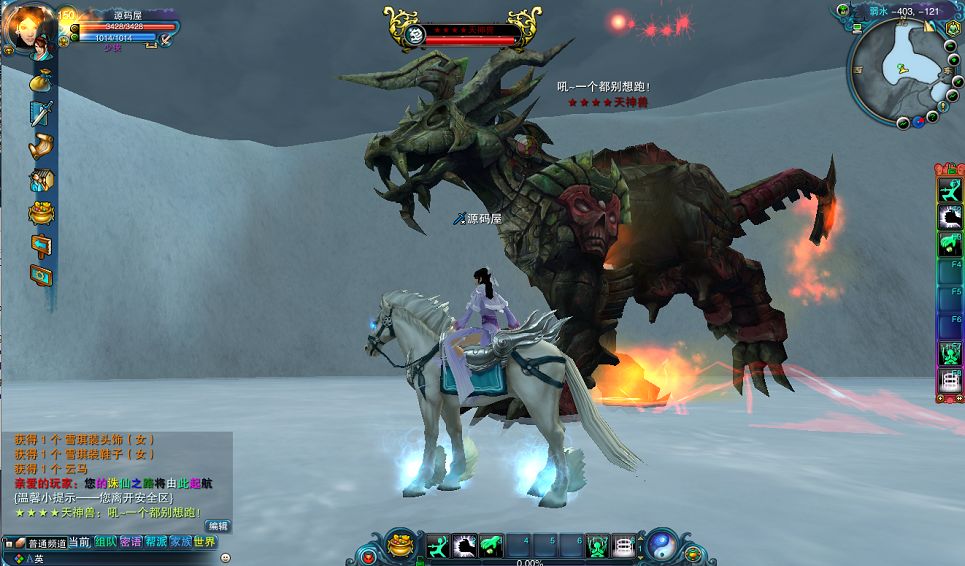Open the gold ingot pot in left sidebar
The image size is (965, 566).
[x=40, y=212]
